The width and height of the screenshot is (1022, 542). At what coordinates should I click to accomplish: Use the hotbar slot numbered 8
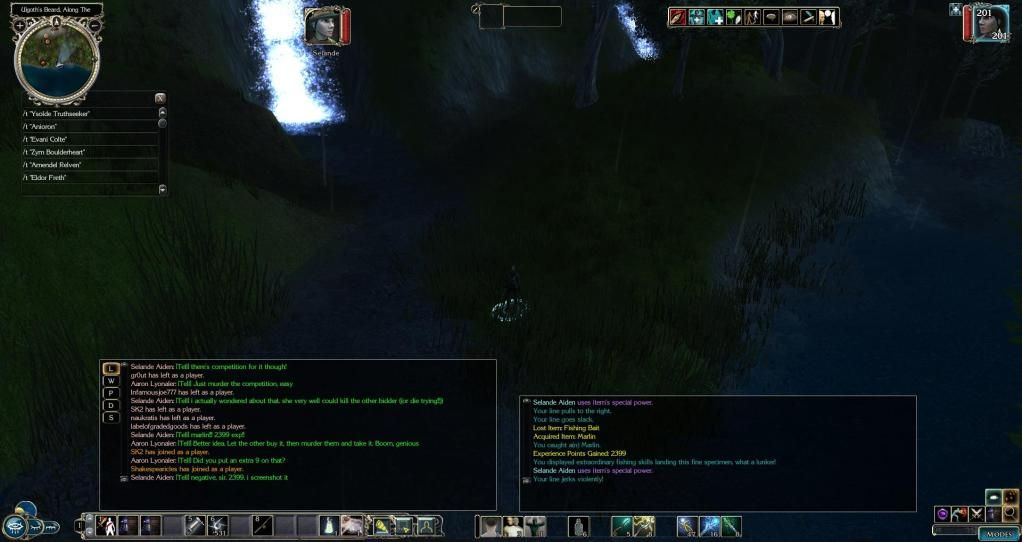[x=262, y=525]
